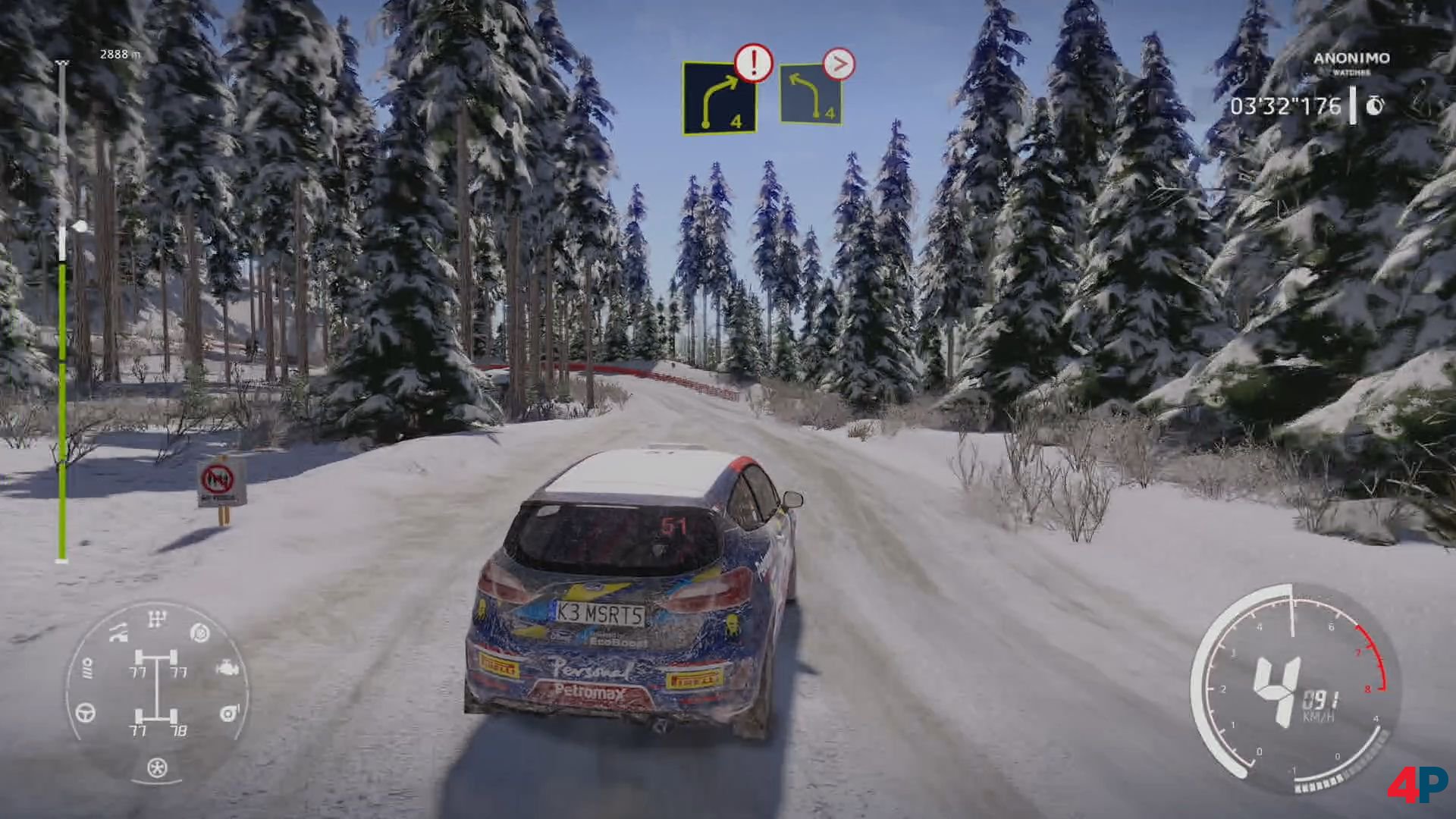Click the car bodywork damage icon
The width and height of the screenshot is (1456, 819).
pos(119,631)
